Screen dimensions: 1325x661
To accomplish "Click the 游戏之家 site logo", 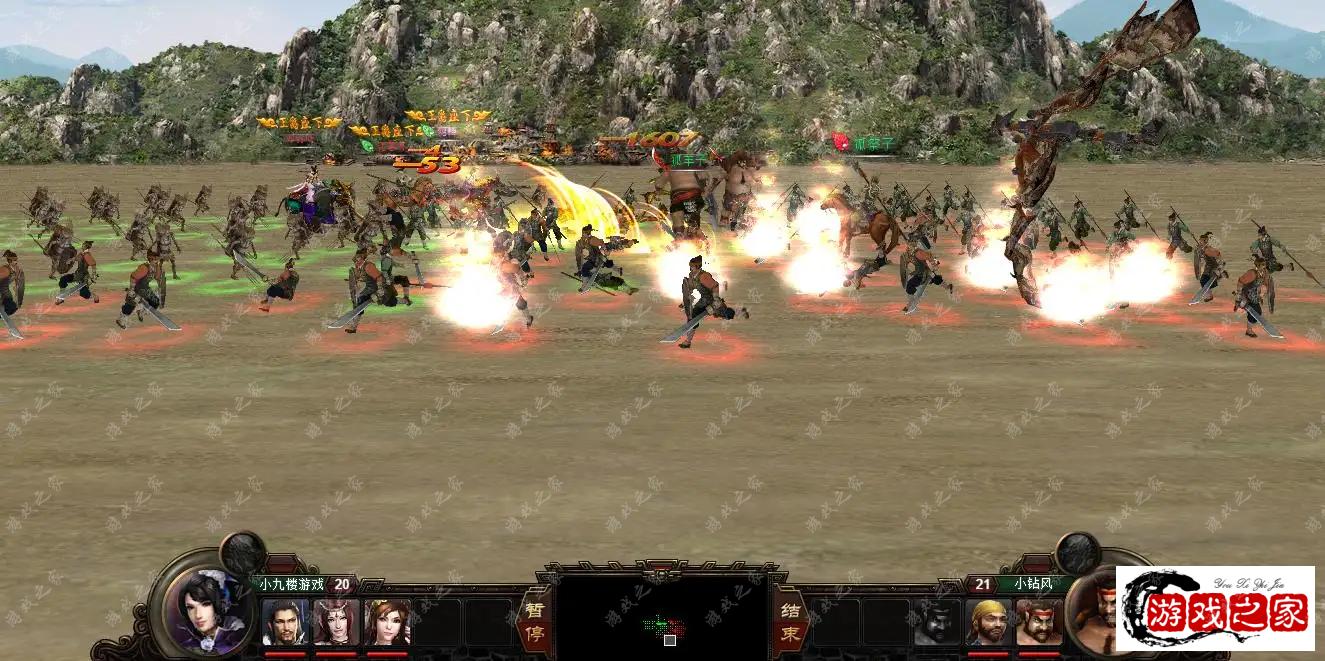I will (1215, 609).
